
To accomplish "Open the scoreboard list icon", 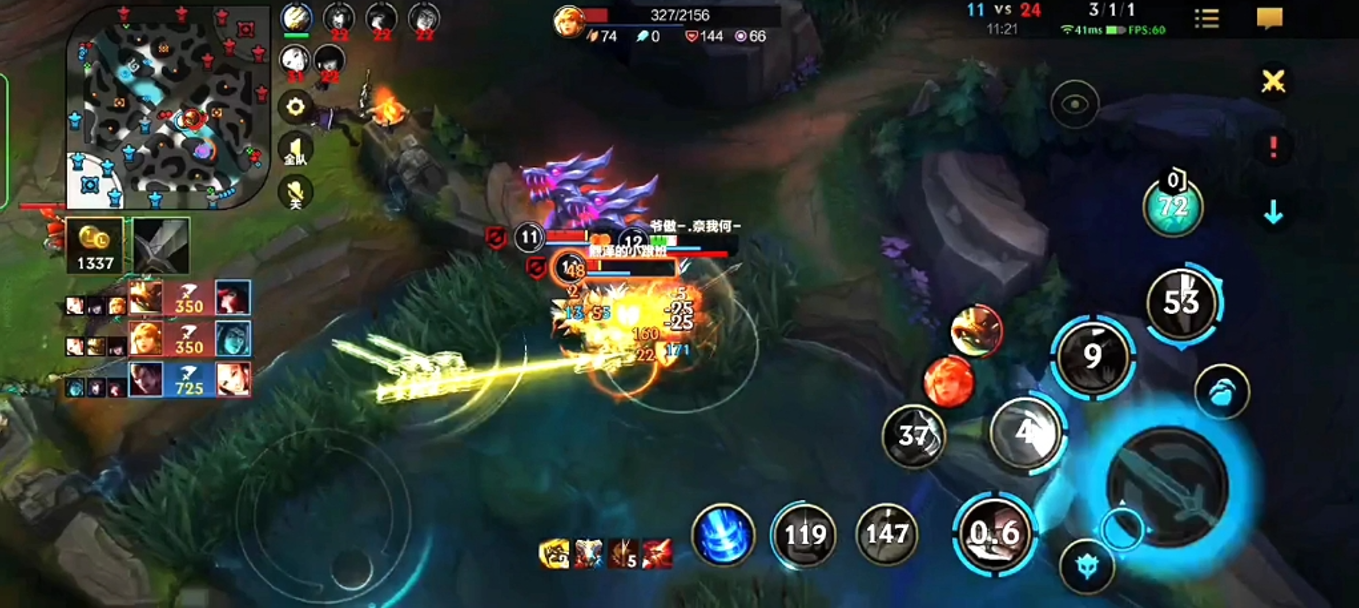I will click(1207, 18).
